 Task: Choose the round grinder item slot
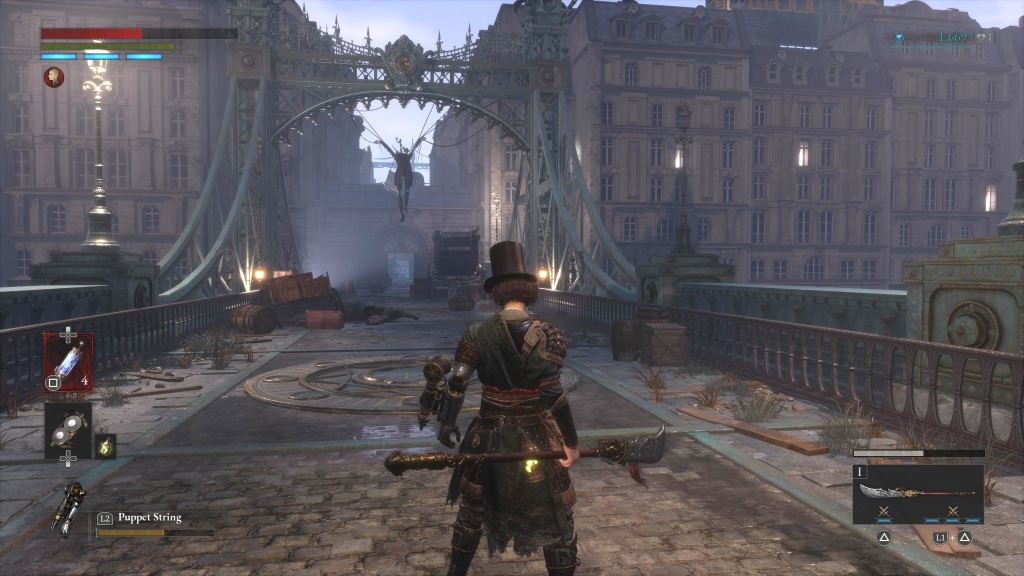point(68,425)
